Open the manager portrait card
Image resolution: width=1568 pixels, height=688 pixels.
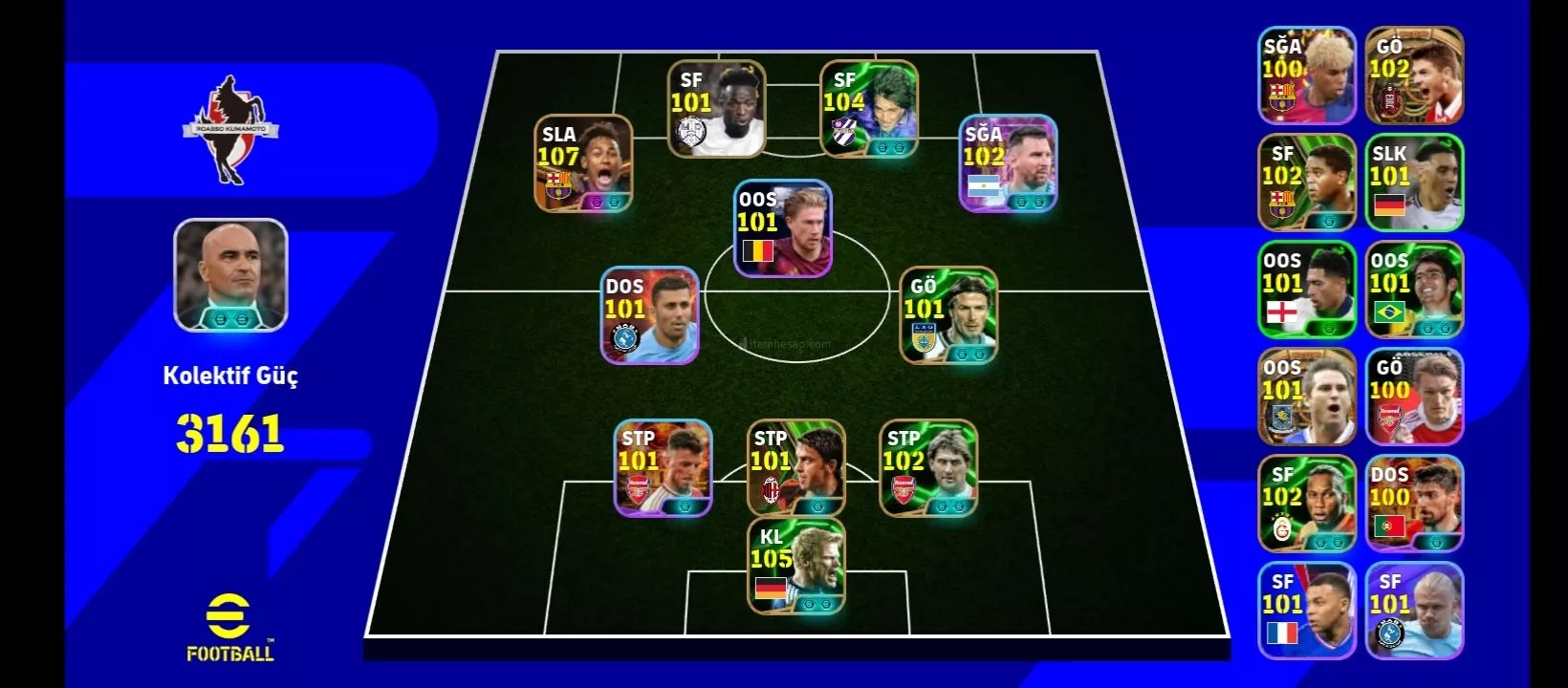(x=230, y=275)
